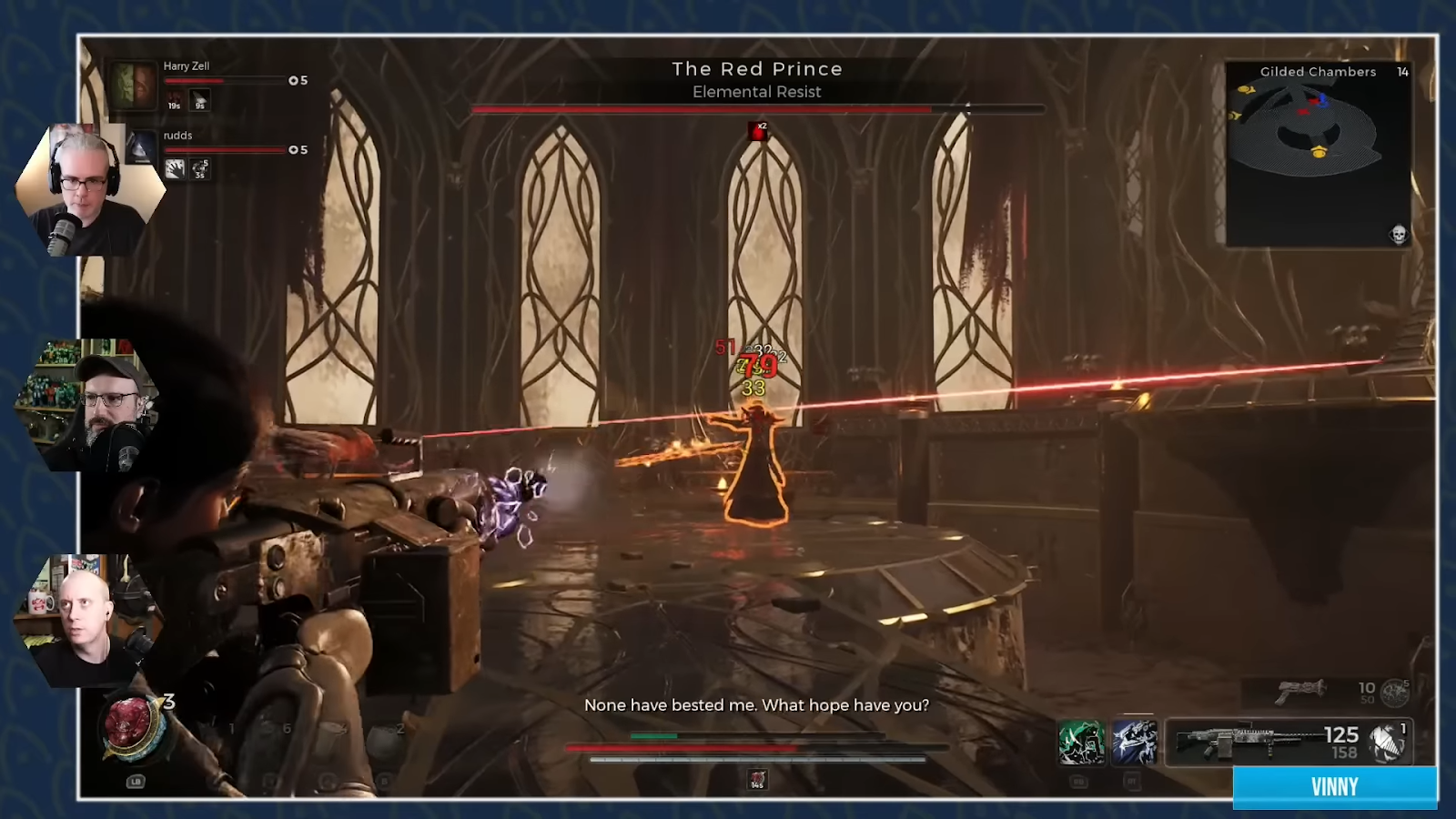This screenshot has height=819, width=1456.
Task: Trigger the pistol's weapon mod icon
Action: tap(1394, 693)
